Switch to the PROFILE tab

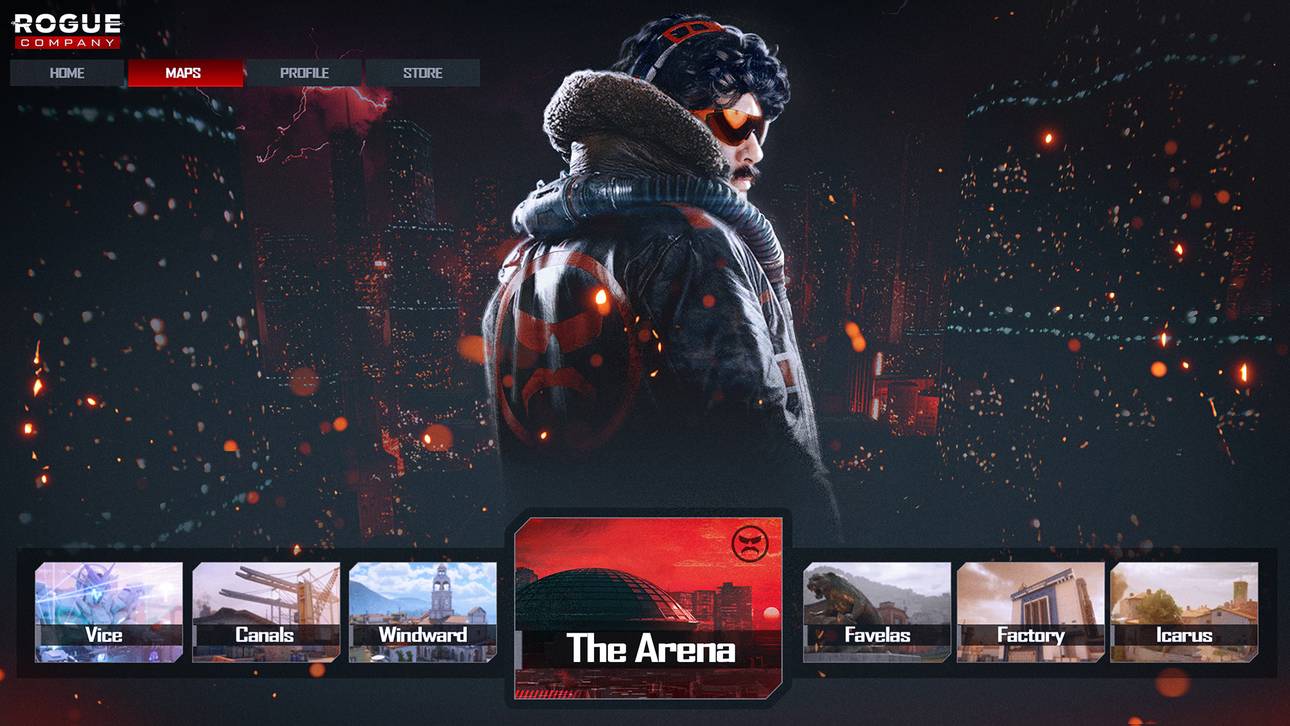coord(305,72)
